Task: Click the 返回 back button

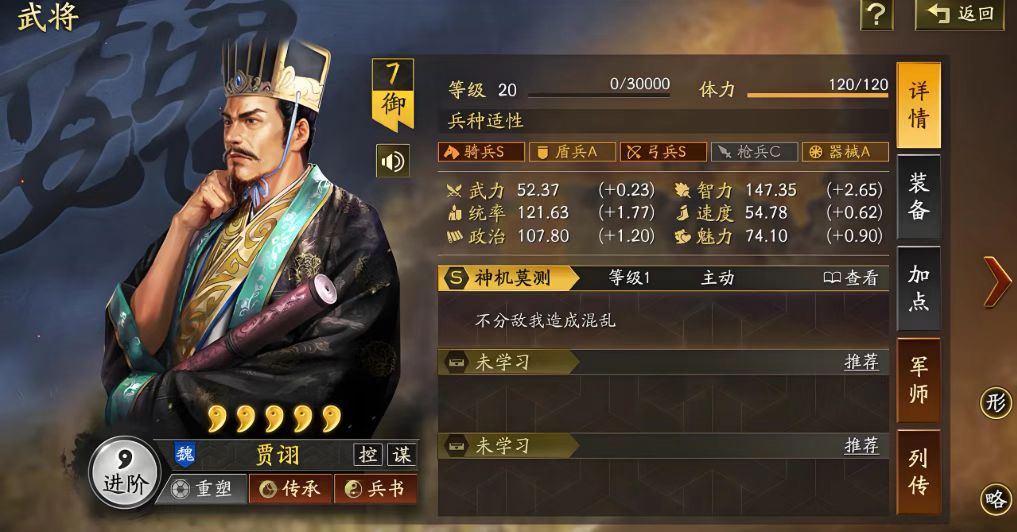Action: pyautogui.click(x=961, y=14)
